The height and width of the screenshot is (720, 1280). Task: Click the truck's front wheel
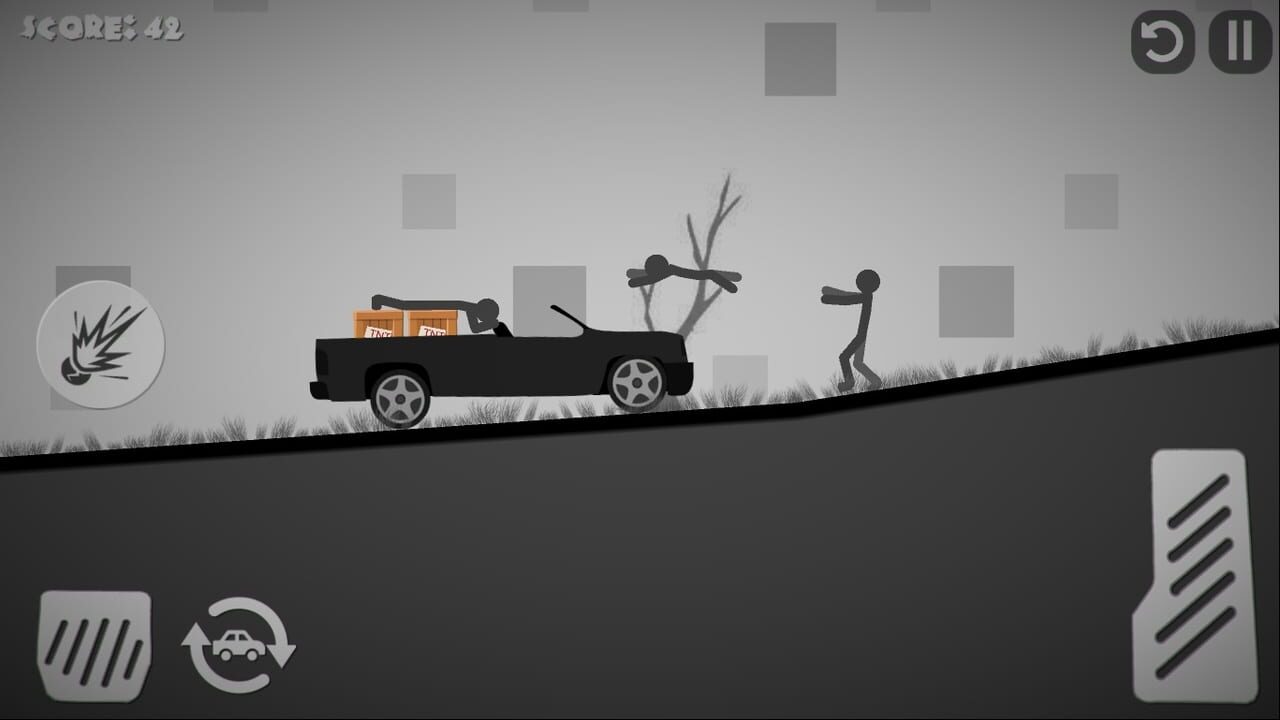pyautogui.click(x=637, y=383)
